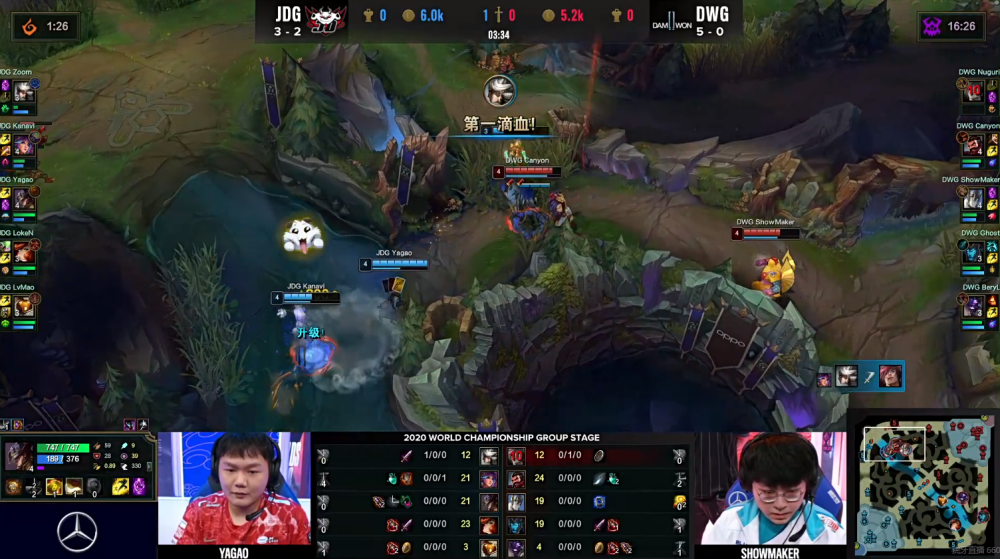Image resolution: width=1000 pixels, height=559 pixels.
Task: Click the Baron timer icon showing 16:26
Action: pyautogui.click(x=932, y=26)
